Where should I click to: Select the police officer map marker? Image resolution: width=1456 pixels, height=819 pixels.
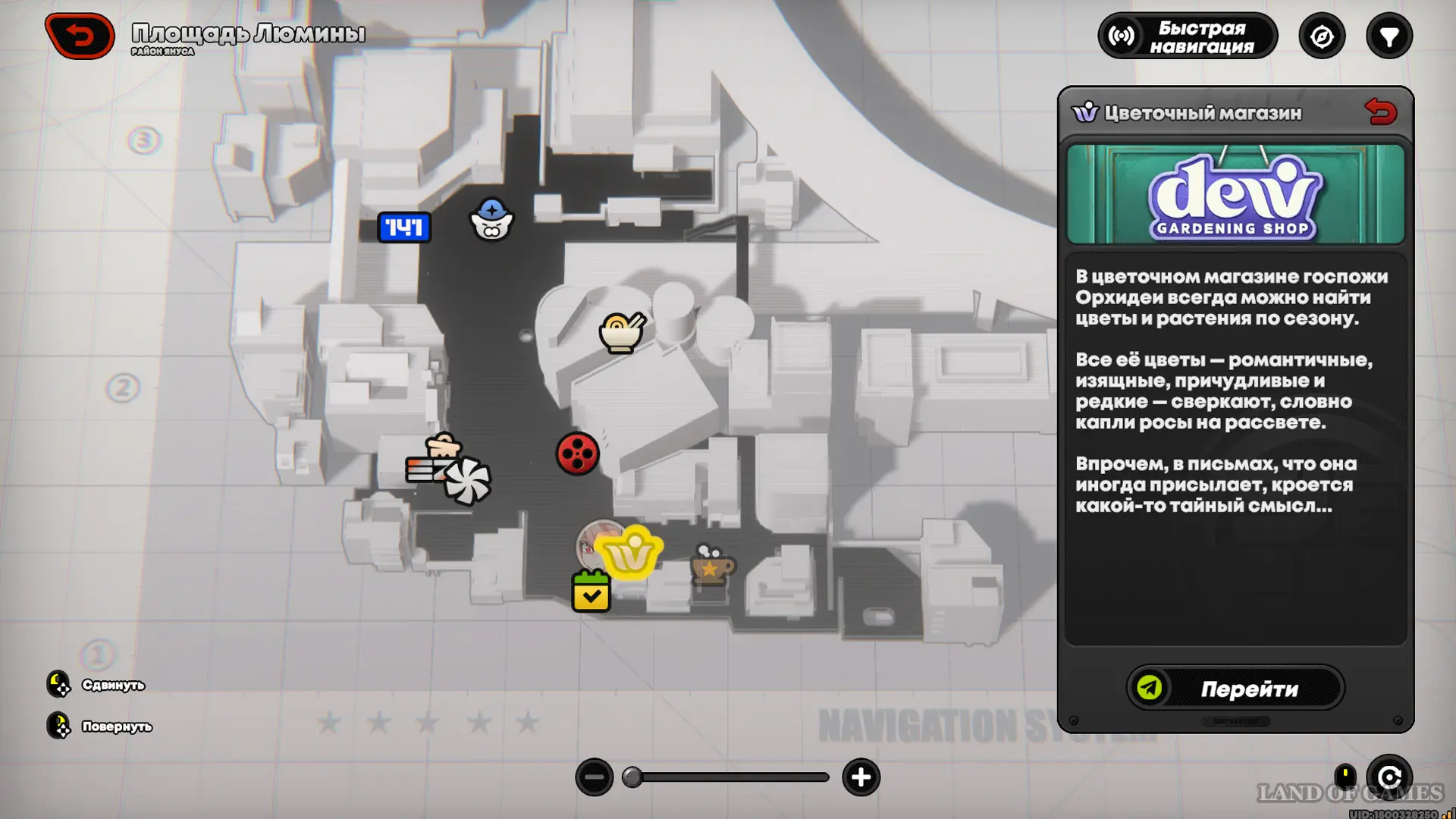pos(491,220)
